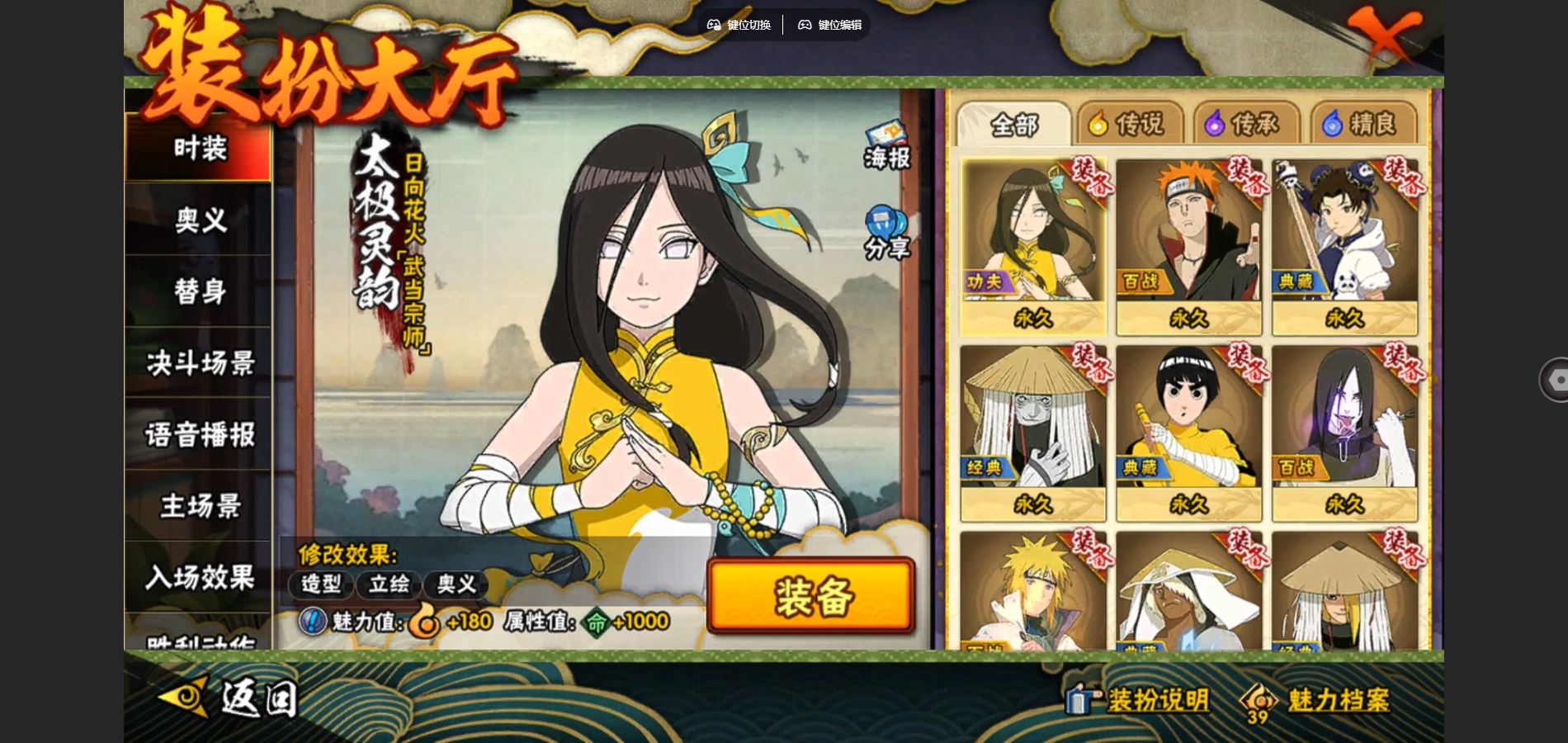The image size is (1568, 743).
Task: Switch to the 传承 rarity tab
Action: pos(1243,125)
